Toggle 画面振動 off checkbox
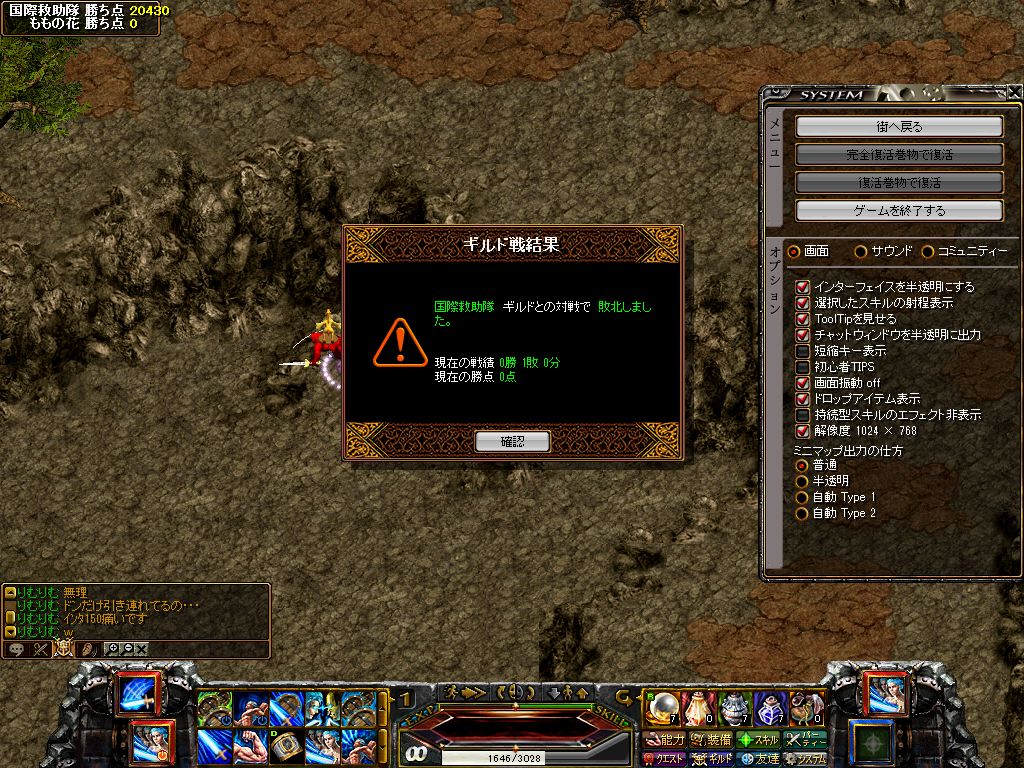 [x=802, y=383]
